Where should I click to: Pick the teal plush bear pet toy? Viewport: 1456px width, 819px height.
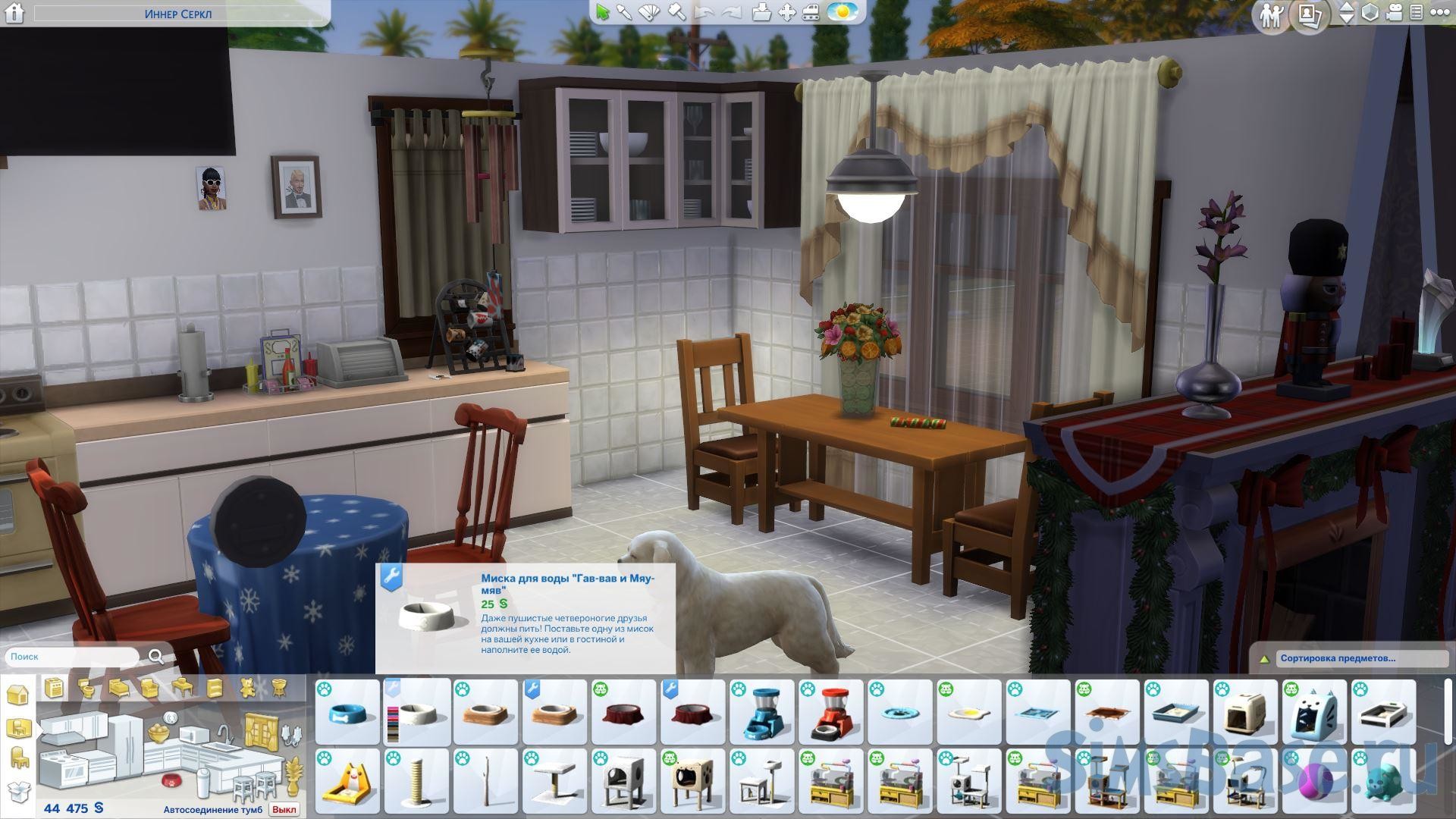click(x=1383, y=781)
